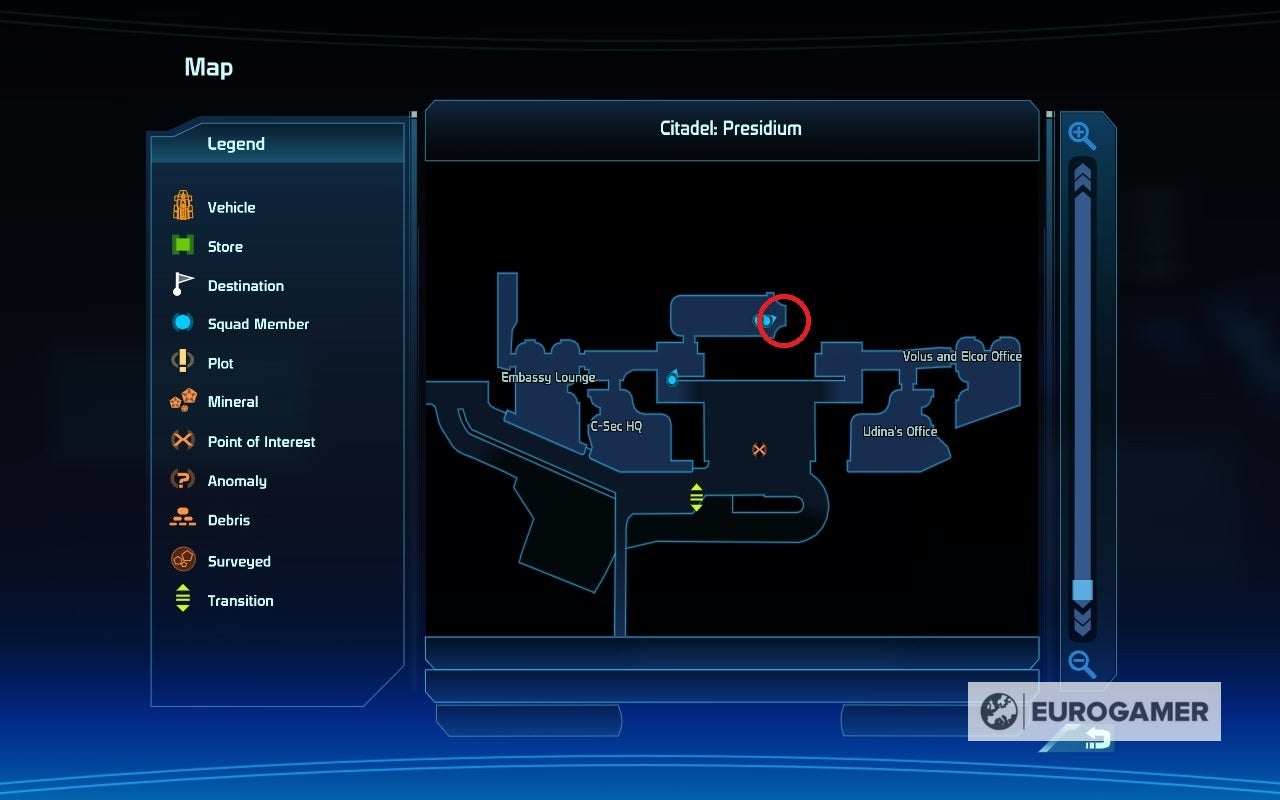Click the Squad Member legend icon
The width and height of the screenshot is (1280, 800).
click(181, 322)
